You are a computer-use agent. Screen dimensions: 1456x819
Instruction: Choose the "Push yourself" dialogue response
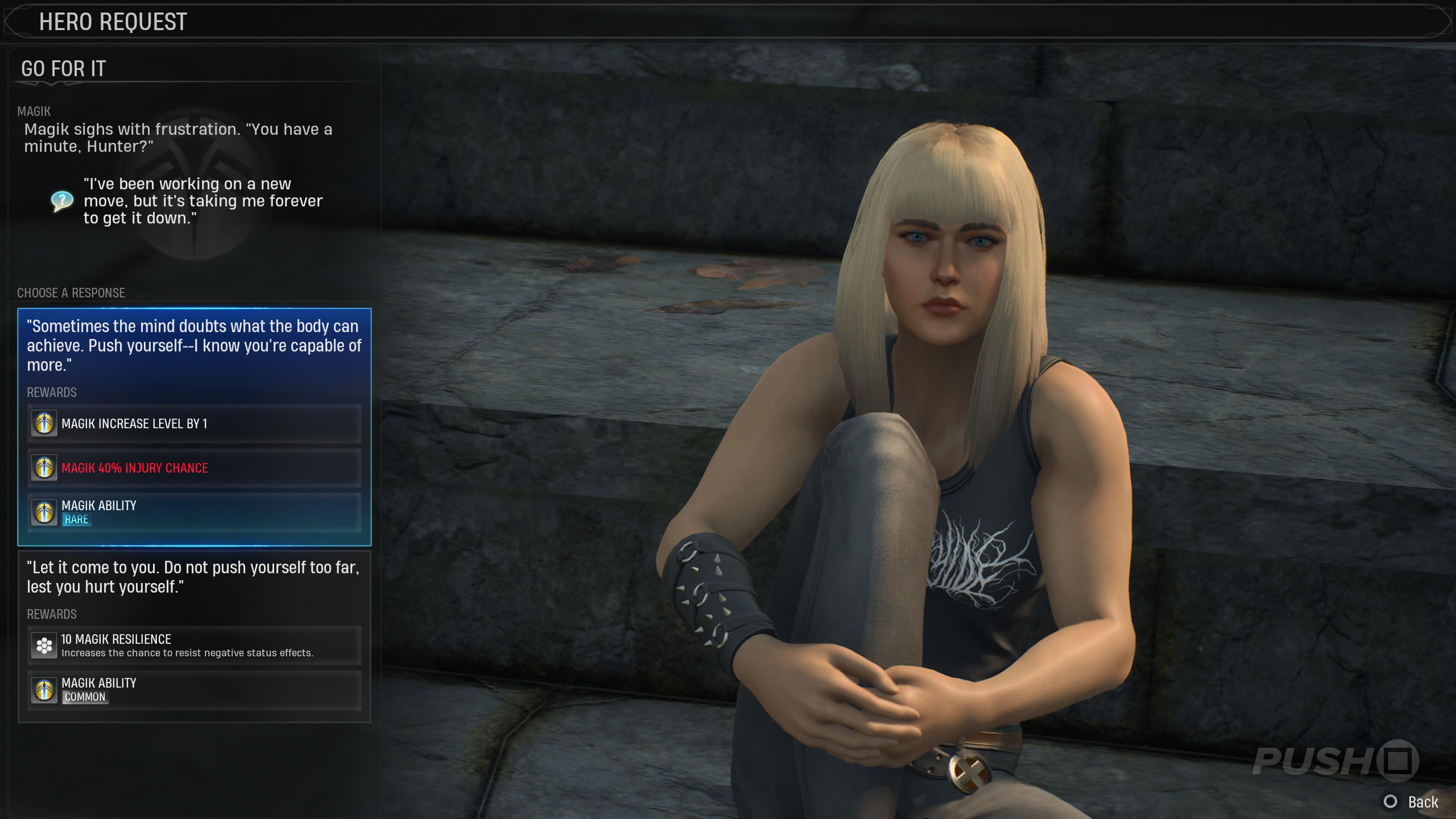tap(194, 345)
